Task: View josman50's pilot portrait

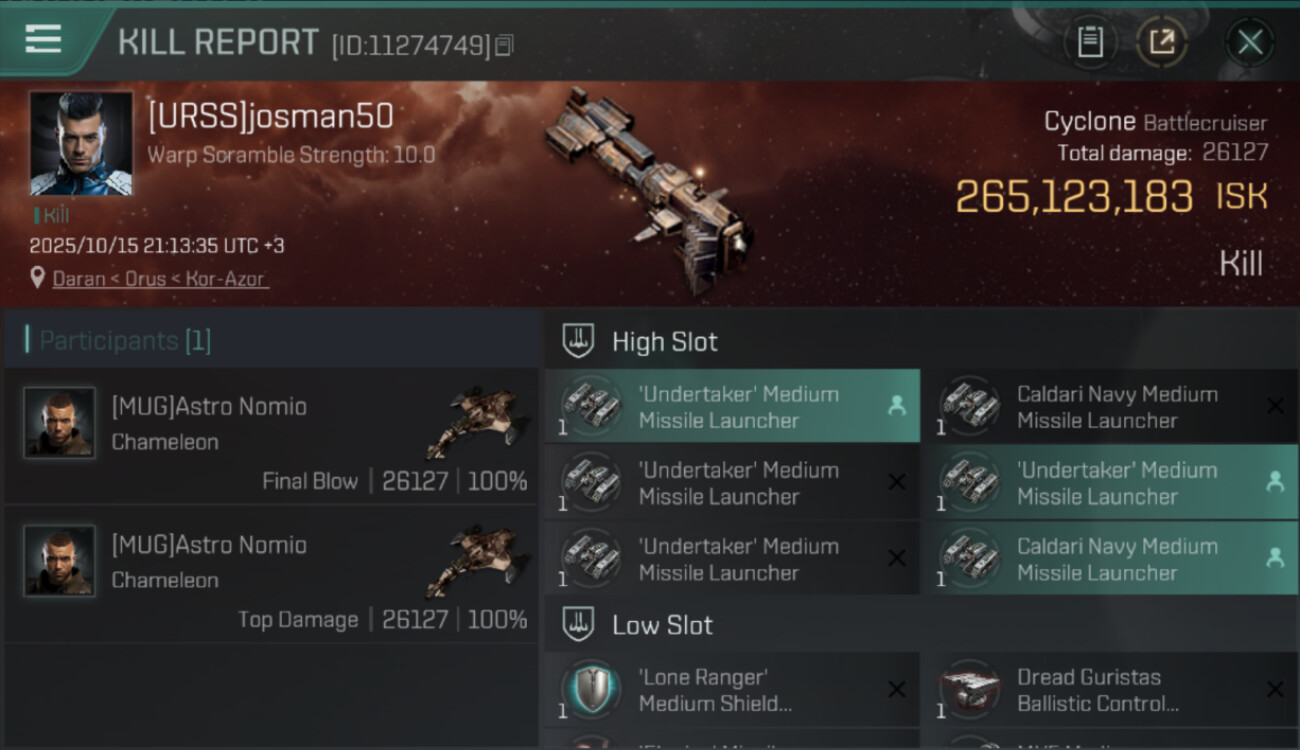Action: (81, 143)
